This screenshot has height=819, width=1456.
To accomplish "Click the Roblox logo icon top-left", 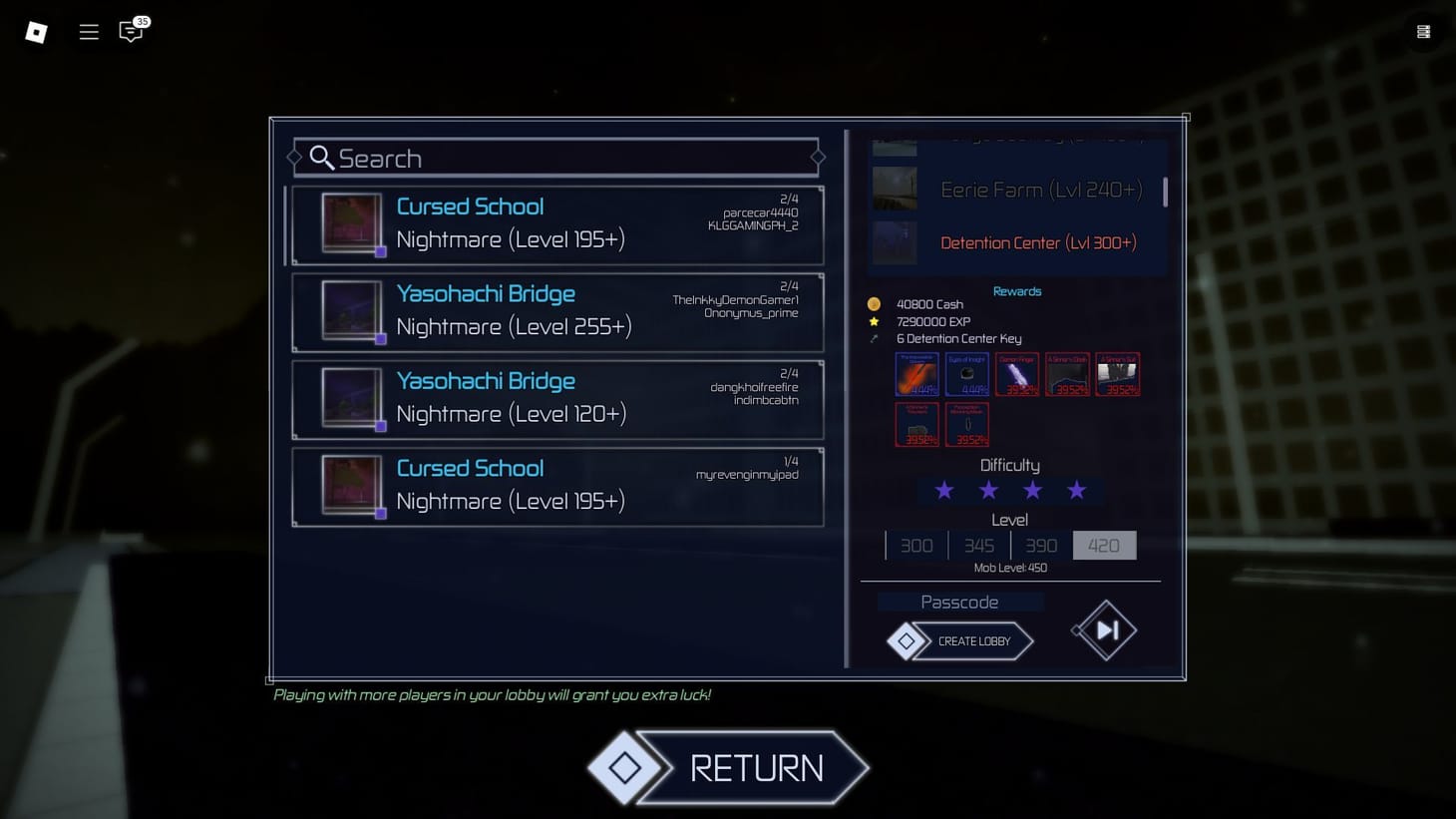I will (36, 31).
